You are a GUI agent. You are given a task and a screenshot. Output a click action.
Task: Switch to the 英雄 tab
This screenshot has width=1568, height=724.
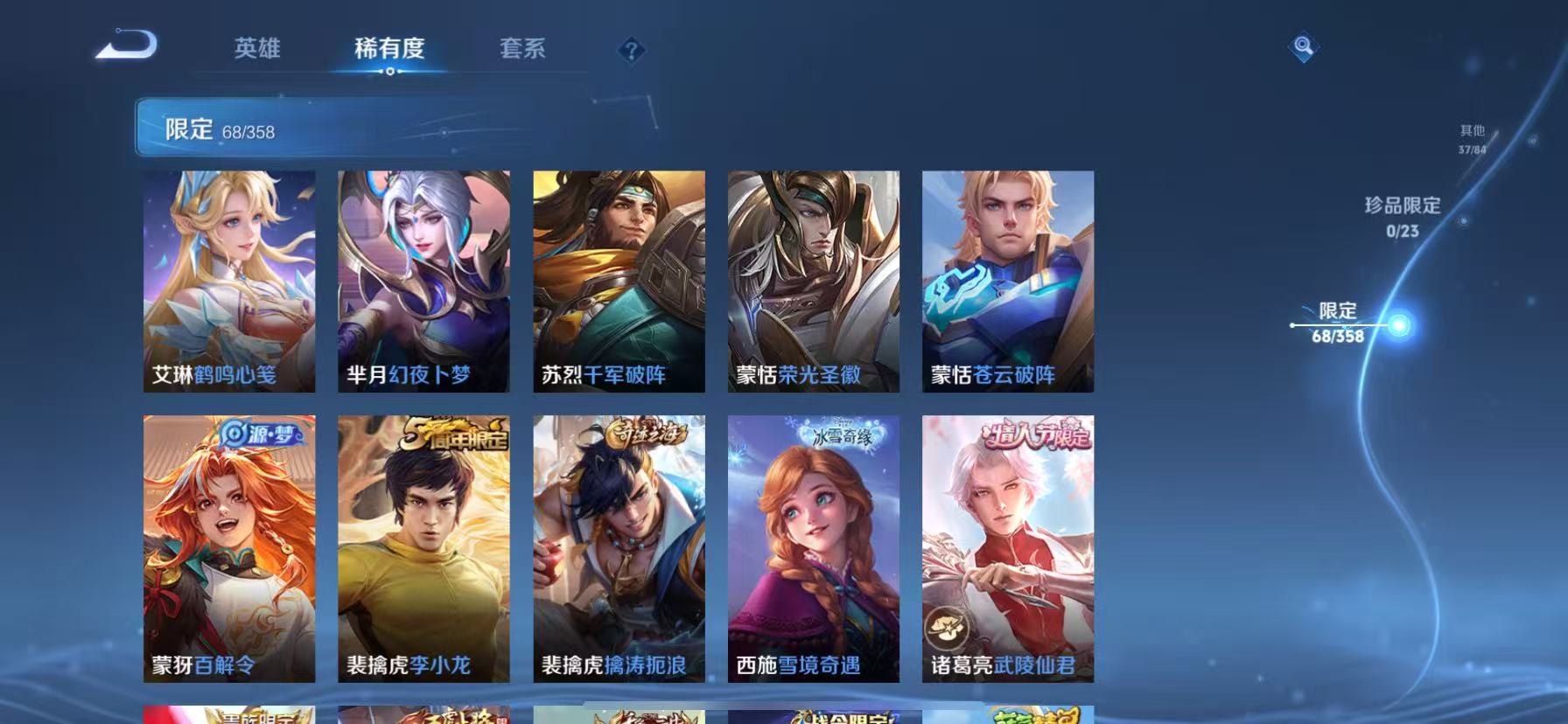[255, 50]
